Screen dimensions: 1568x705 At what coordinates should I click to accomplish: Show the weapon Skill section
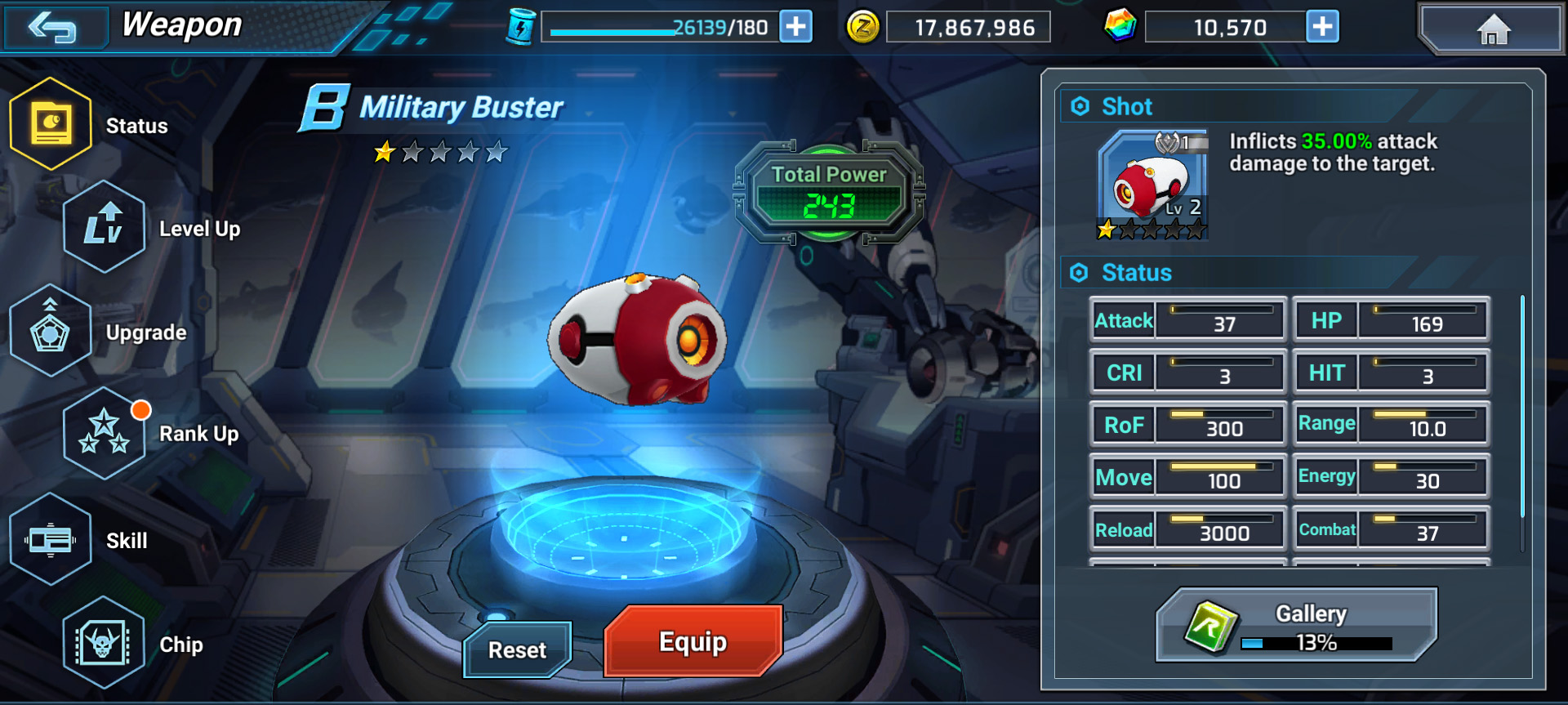tap(51, 539)
